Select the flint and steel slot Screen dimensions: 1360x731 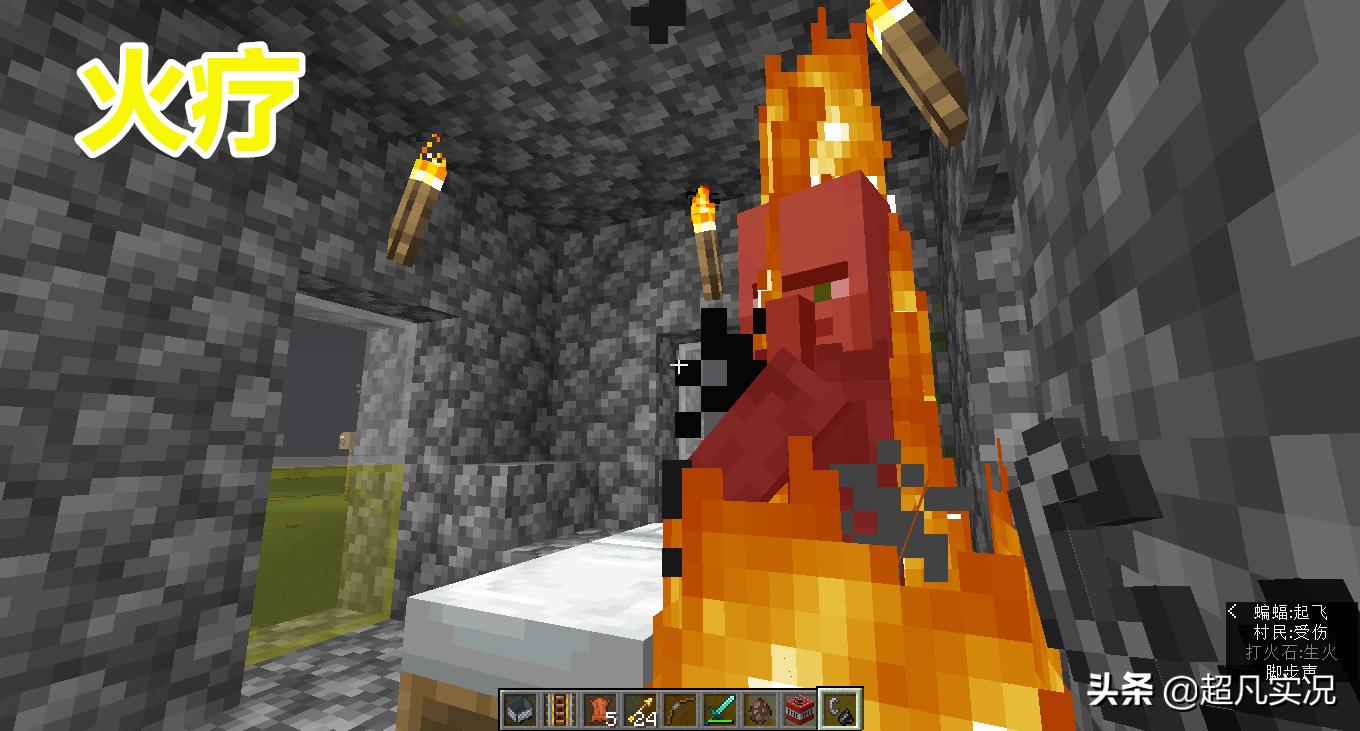point(839,709)
